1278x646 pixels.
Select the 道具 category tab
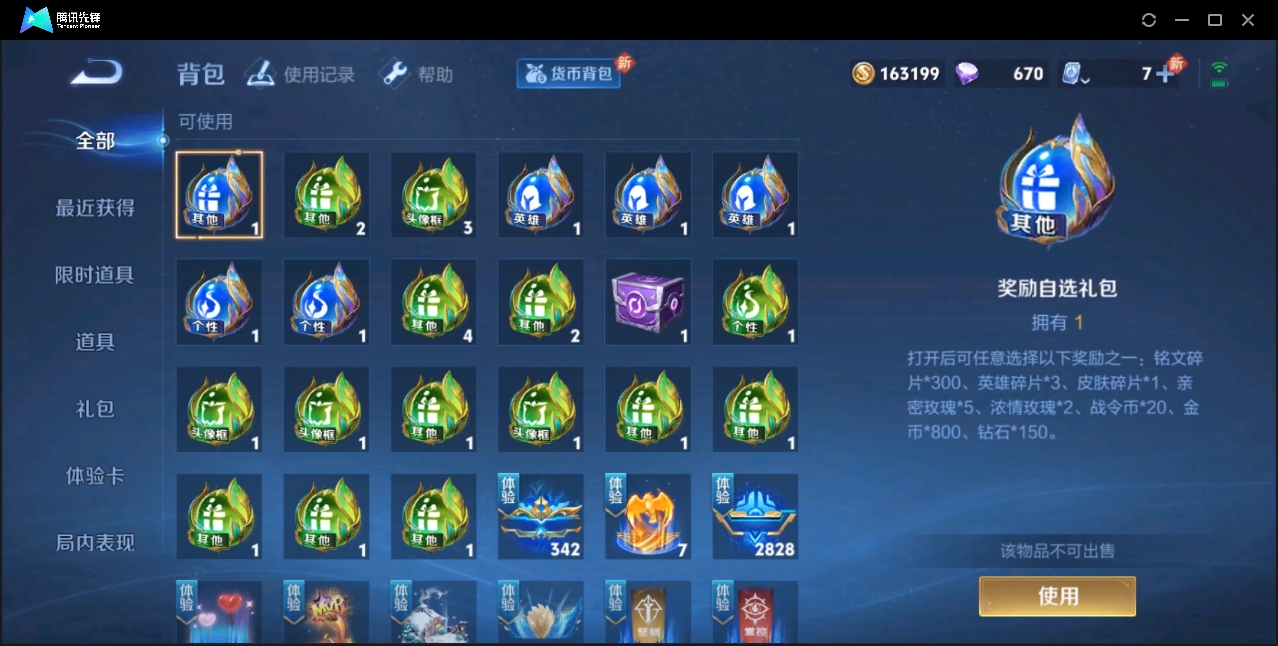tap(95, 342)
